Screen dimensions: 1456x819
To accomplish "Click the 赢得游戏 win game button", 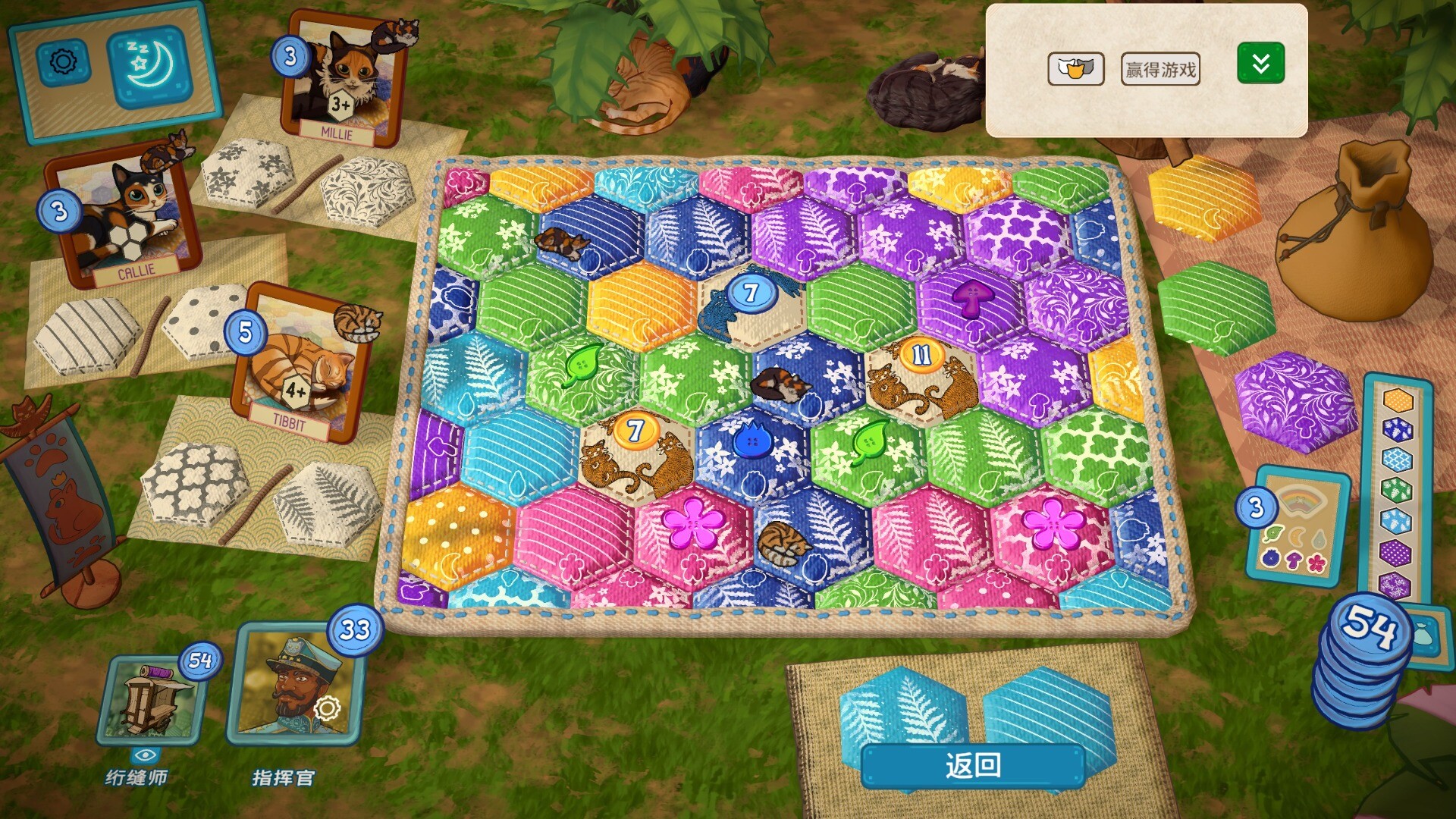I will pos(1159,70).
